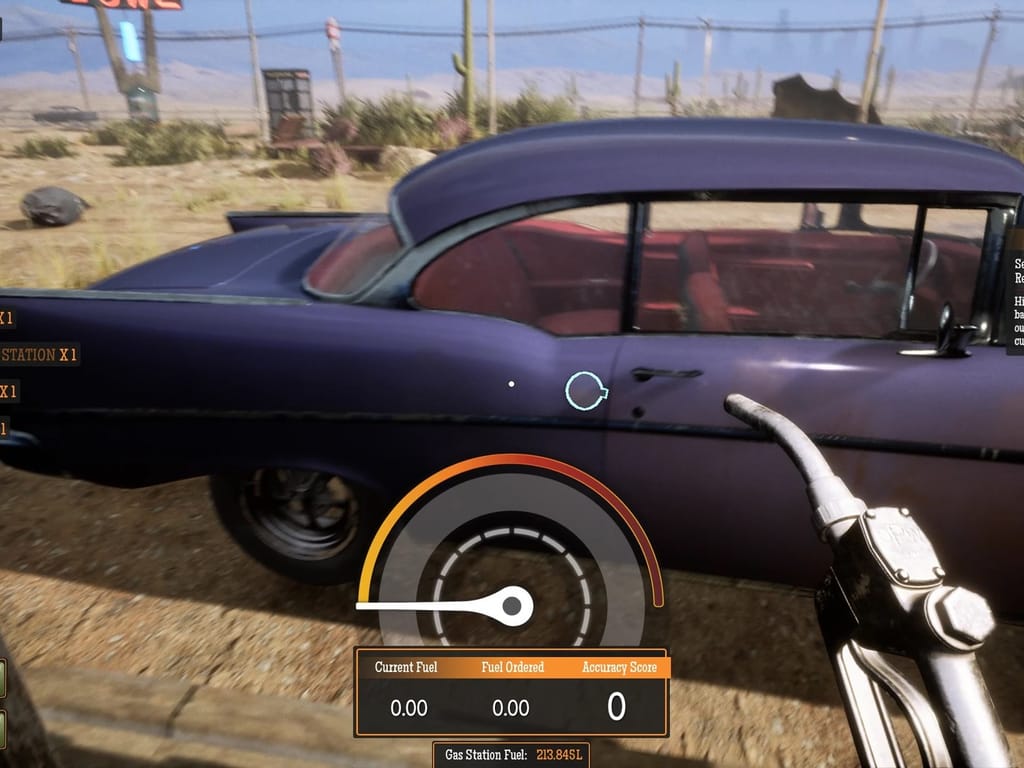Viewport: 1024px width, 768px height.
Task: Select the STATION X1 objective tracker entry
Action: coord(40,355)
